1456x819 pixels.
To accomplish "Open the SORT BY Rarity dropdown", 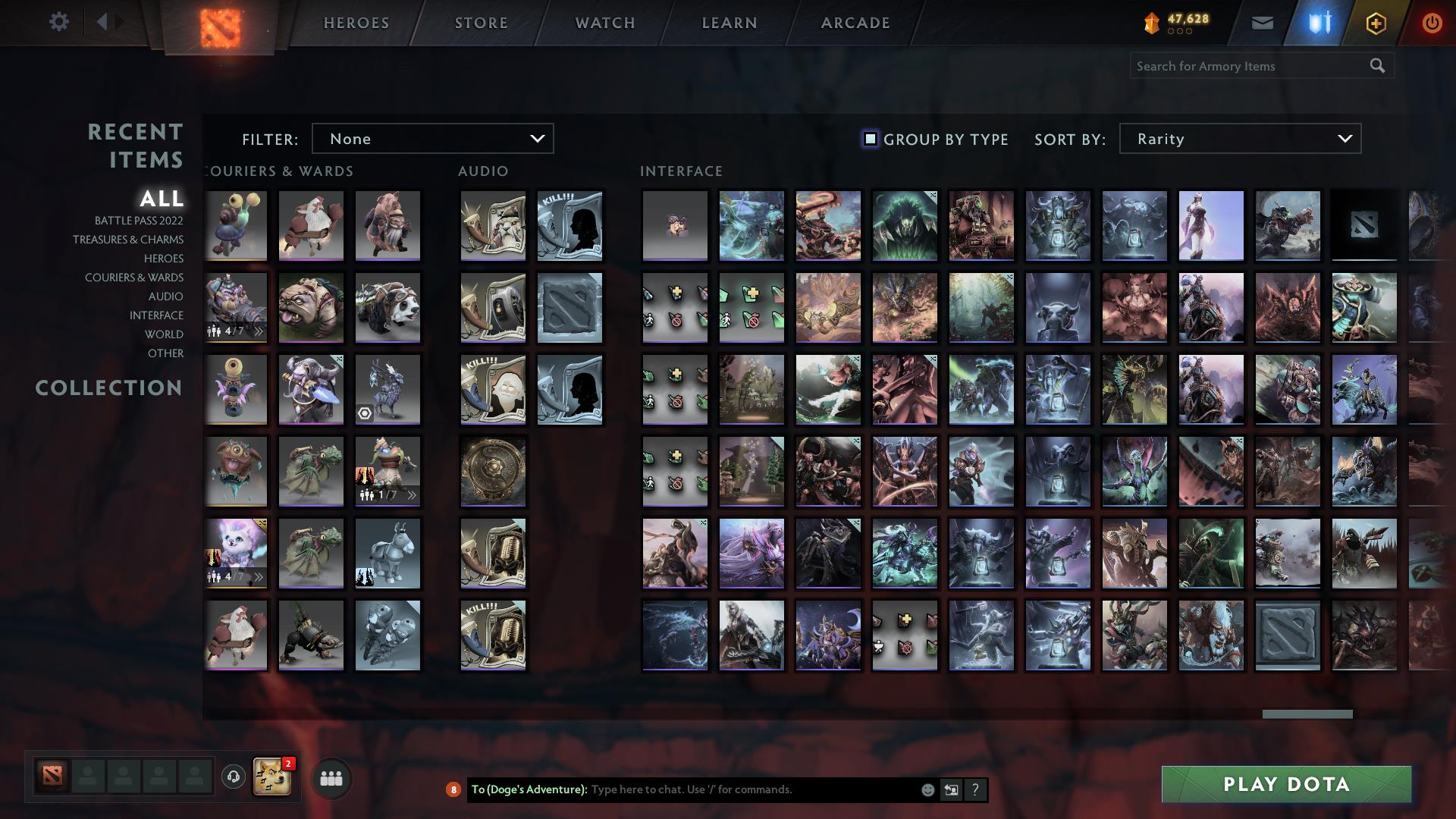I will [1239, 138].
